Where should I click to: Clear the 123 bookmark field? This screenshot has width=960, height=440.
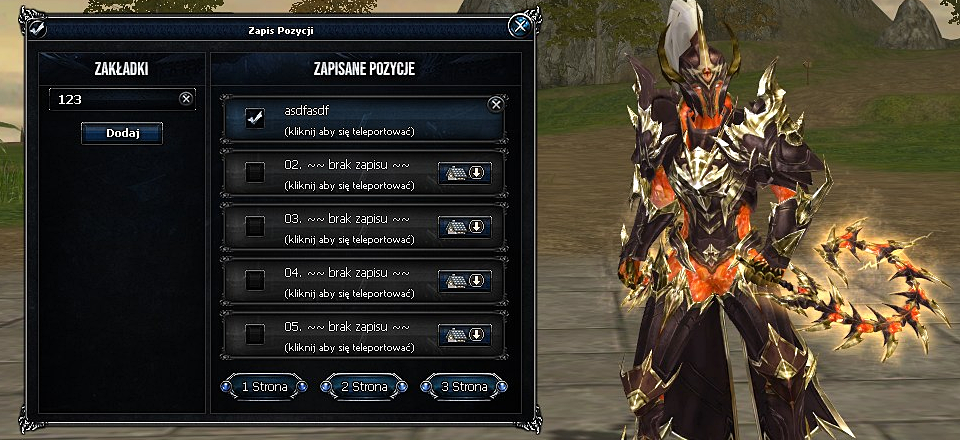click(185, 99)
